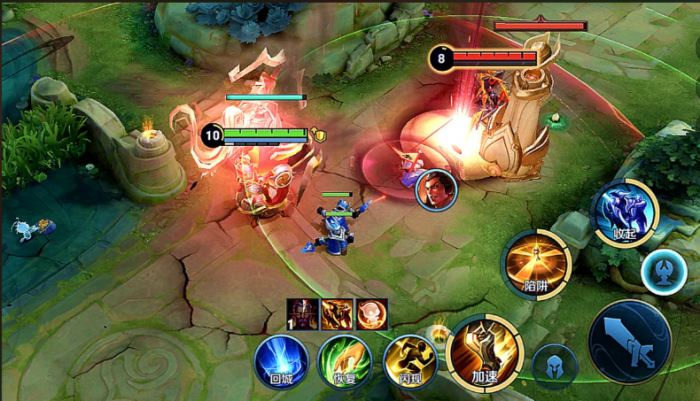Viewport: 700px width, 401px height.
Task: Use the basic sword attack button
Action: click(629, 341)
